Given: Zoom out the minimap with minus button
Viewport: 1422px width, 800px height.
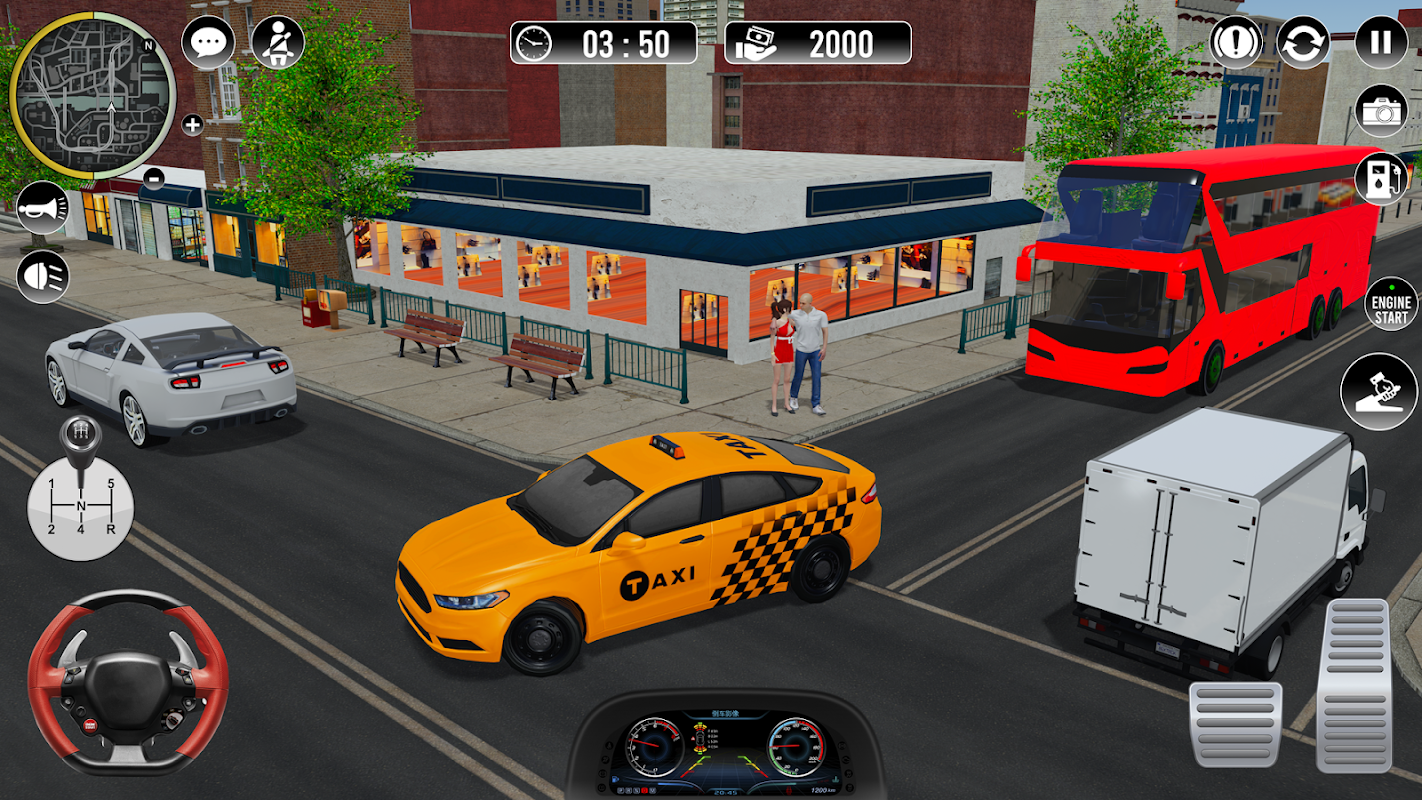Looking at the screenshot, I should (x=154, y=178).
